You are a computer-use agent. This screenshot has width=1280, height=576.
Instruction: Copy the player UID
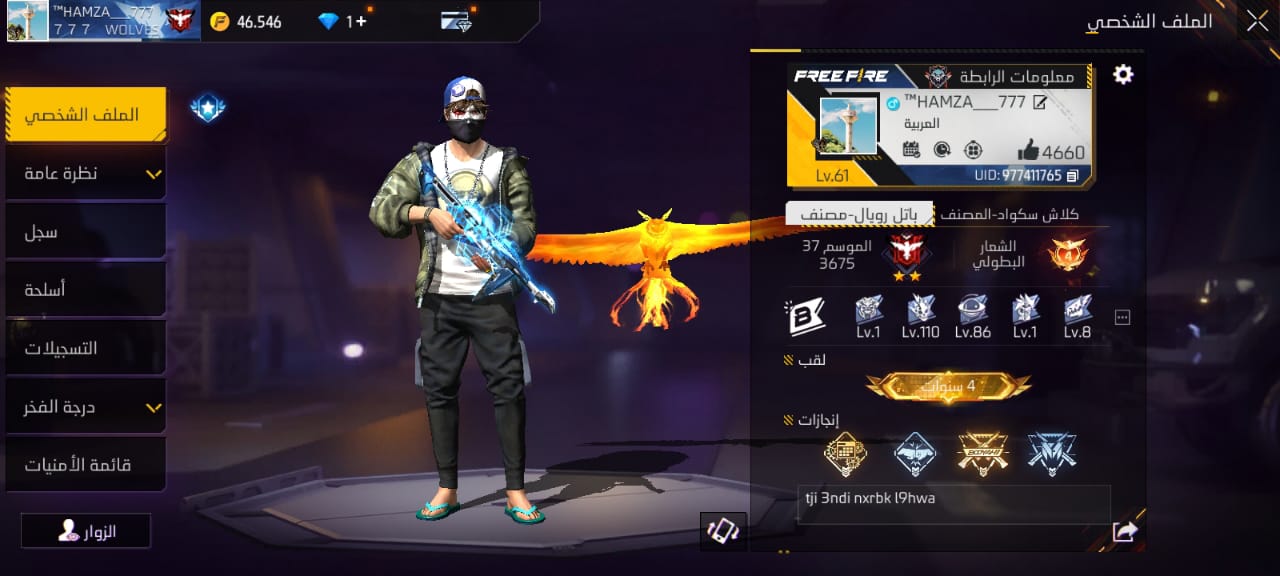[x=1073, y=176]
